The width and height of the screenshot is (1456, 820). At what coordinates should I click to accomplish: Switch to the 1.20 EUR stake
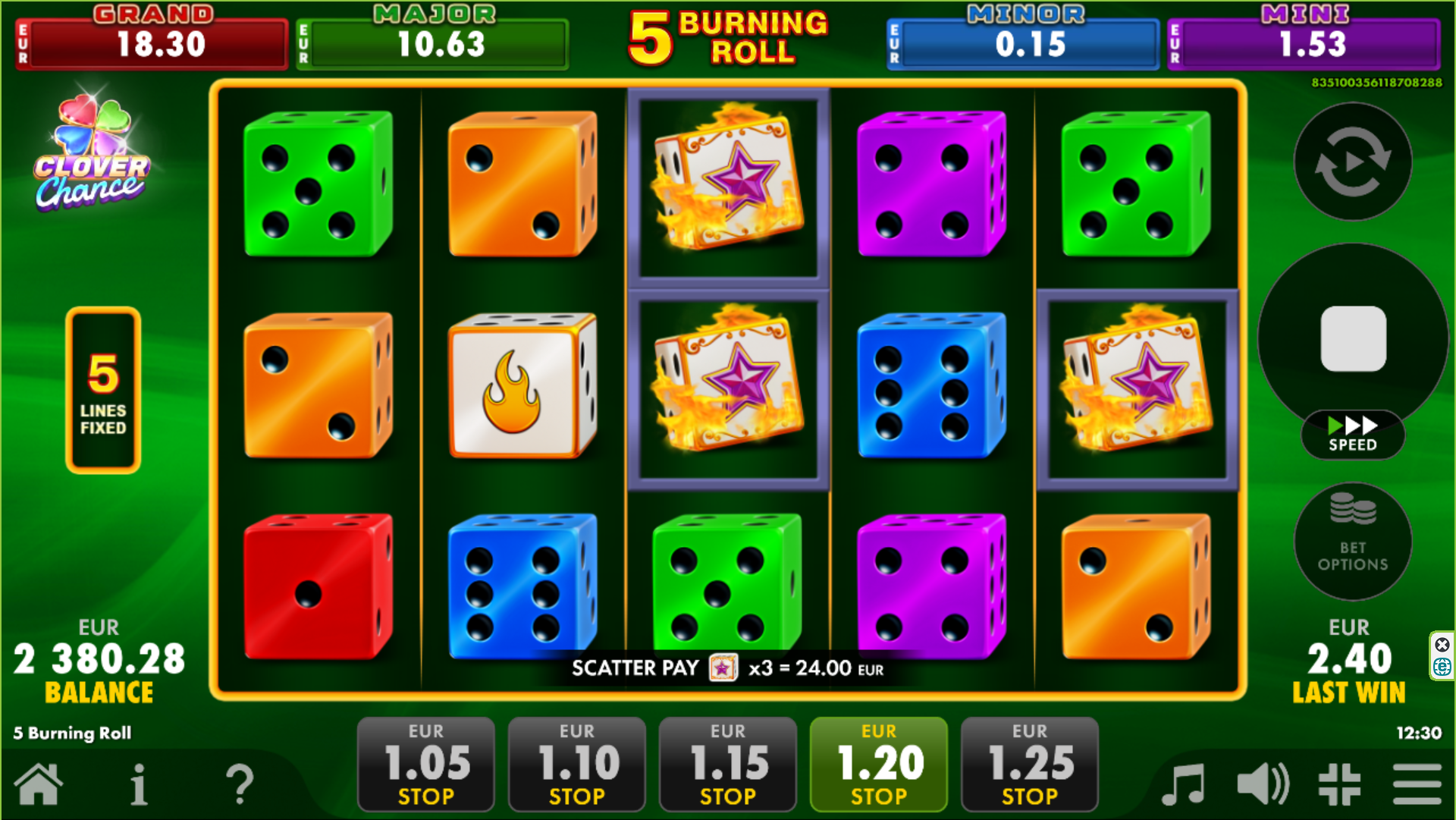[878, 763]
